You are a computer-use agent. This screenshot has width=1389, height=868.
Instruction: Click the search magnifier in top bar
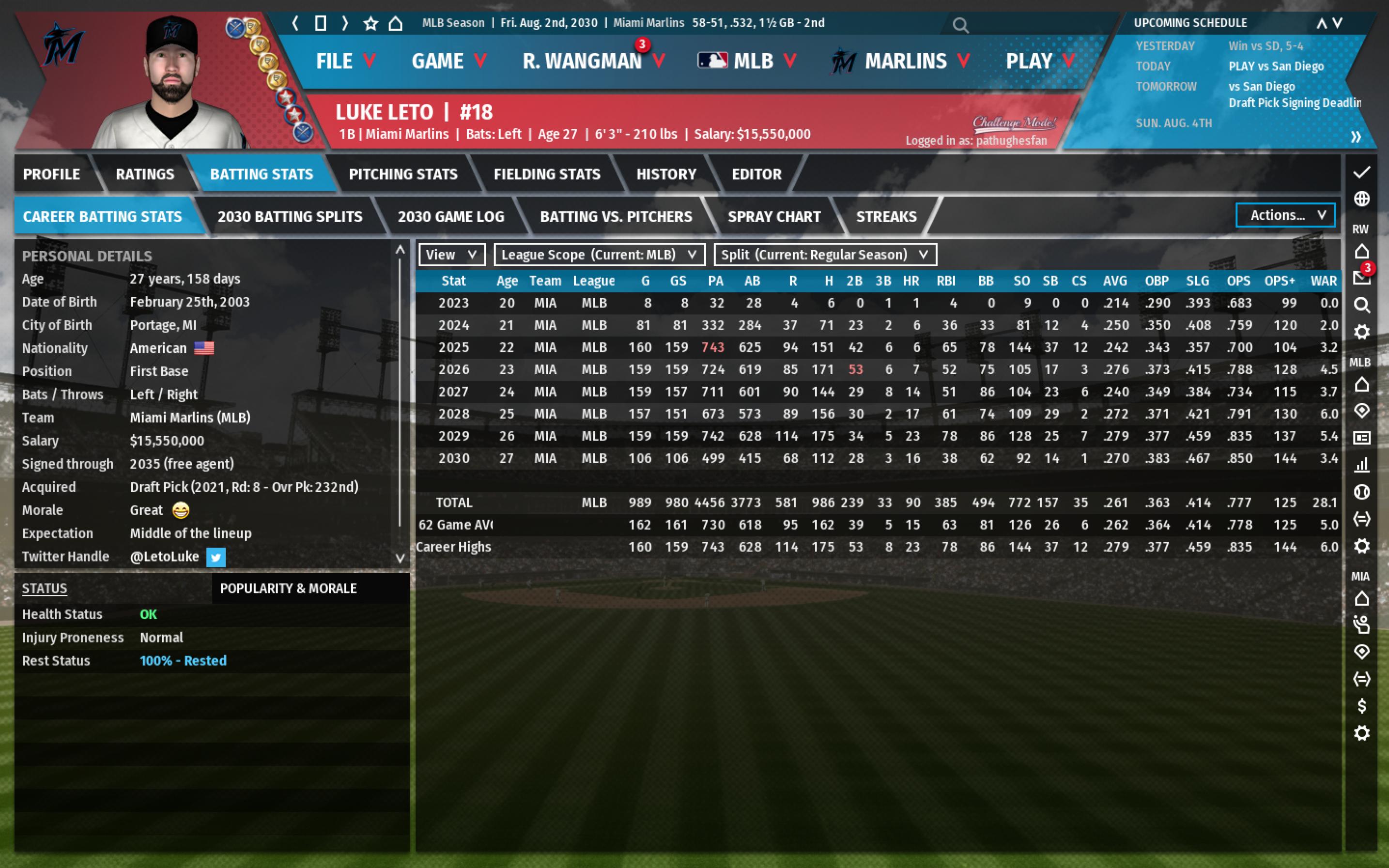[x=960, y=25]
